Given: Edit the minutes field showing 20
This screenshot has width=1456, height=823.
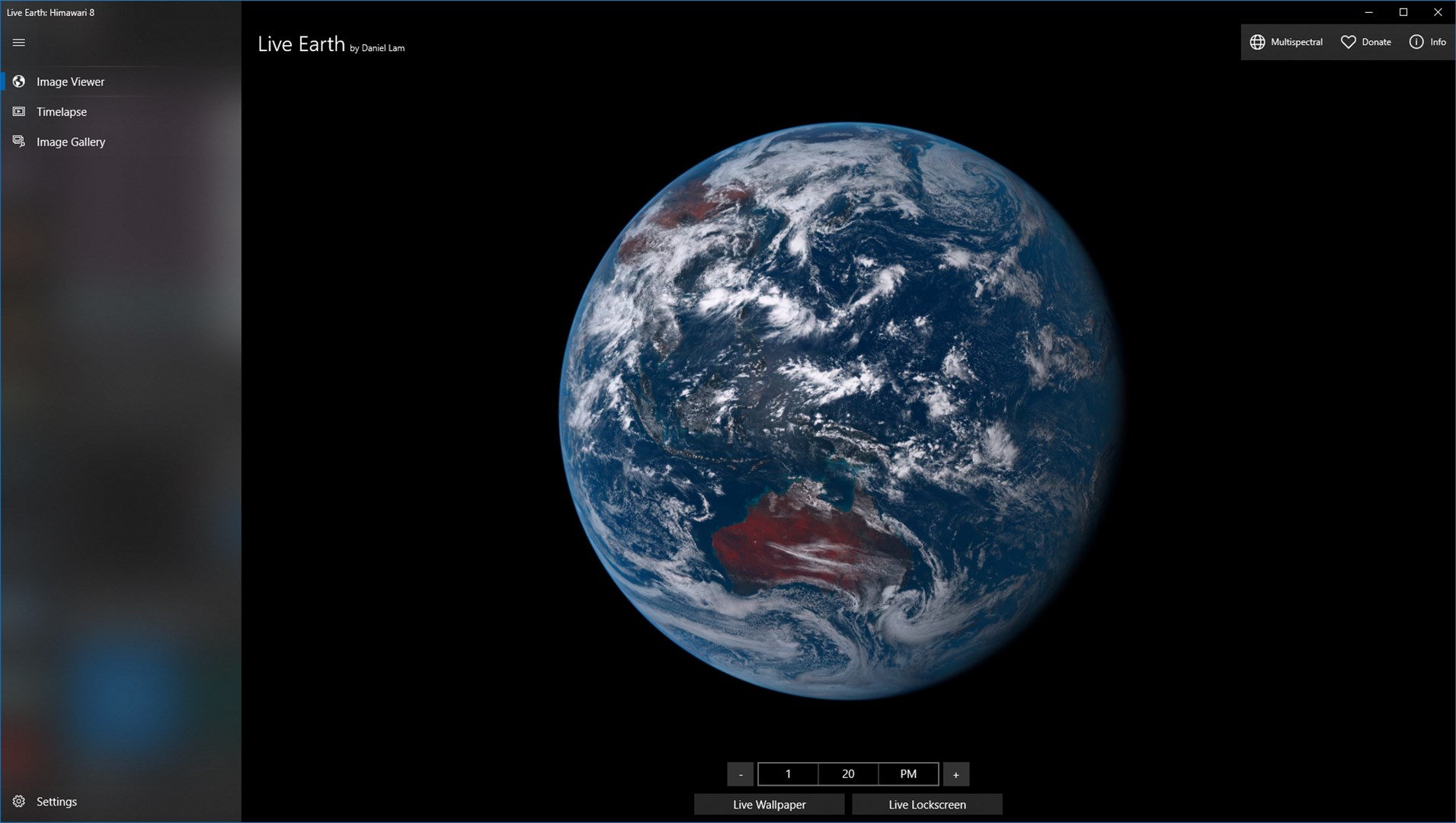Looking at the screenshot, I should [847, 773].
